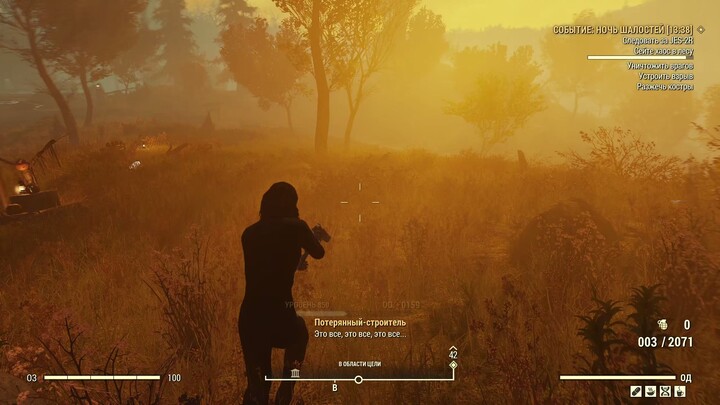Click the circle marker on the compass bar

coord(358,379)
